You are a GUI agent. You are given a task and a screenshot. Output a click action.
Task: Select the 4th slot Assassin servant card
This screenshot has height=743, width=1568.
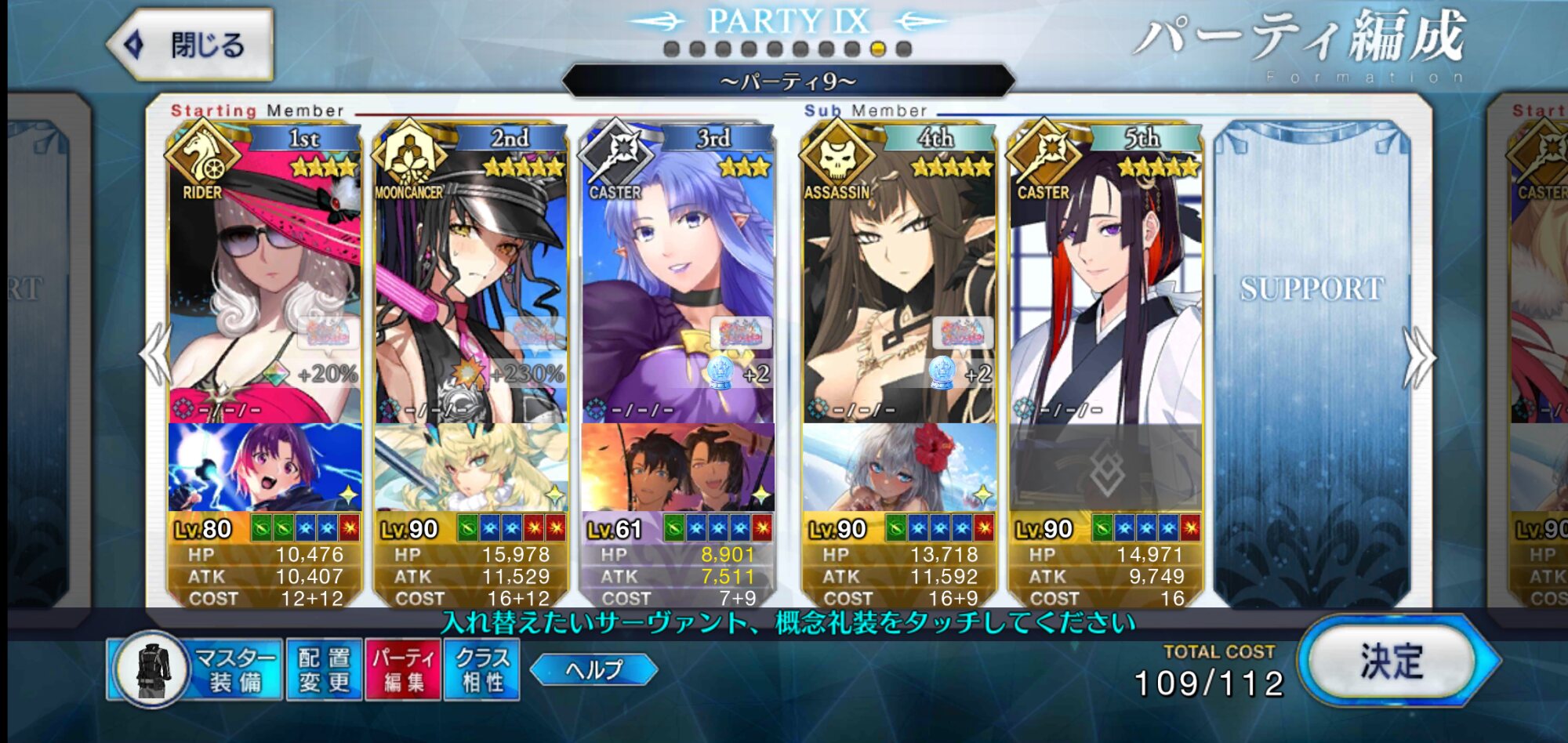point(899,282)
